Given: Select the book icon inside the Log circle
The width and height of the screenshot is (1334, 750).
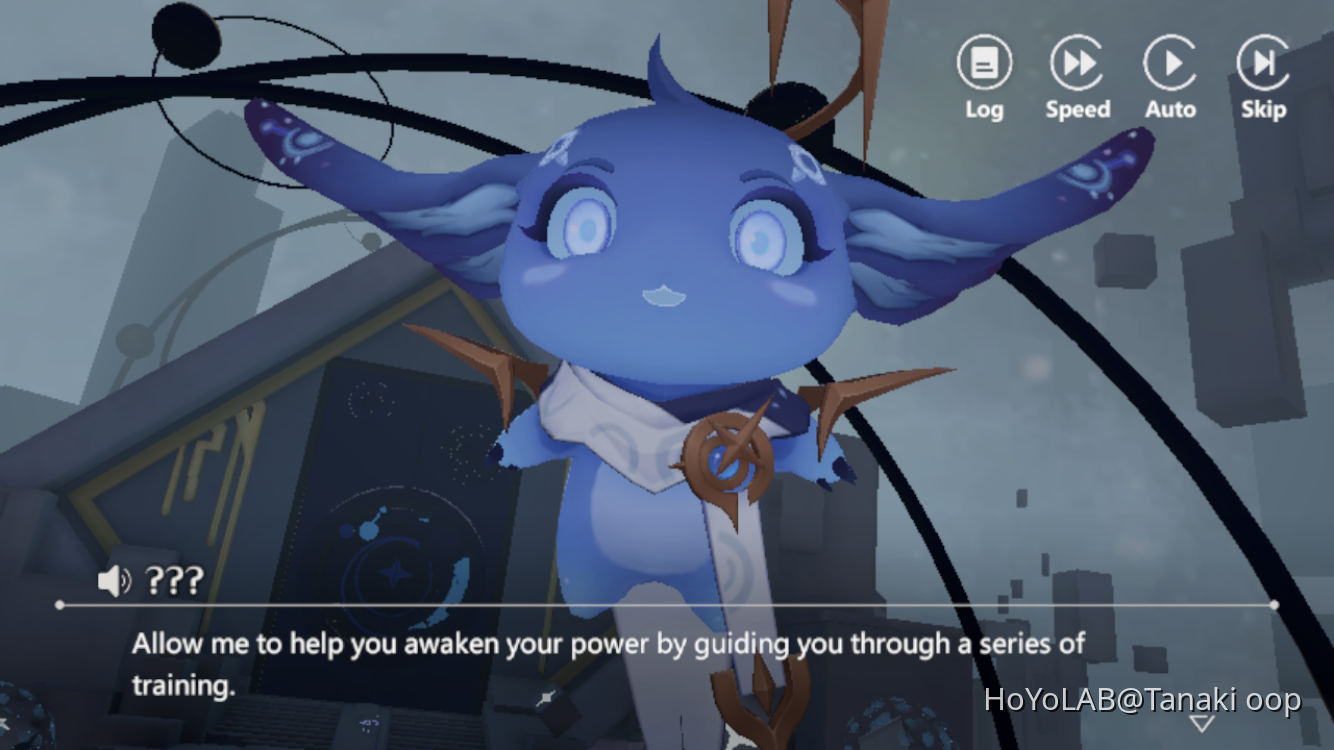Looking at the screenshot, I should [984, 62].
